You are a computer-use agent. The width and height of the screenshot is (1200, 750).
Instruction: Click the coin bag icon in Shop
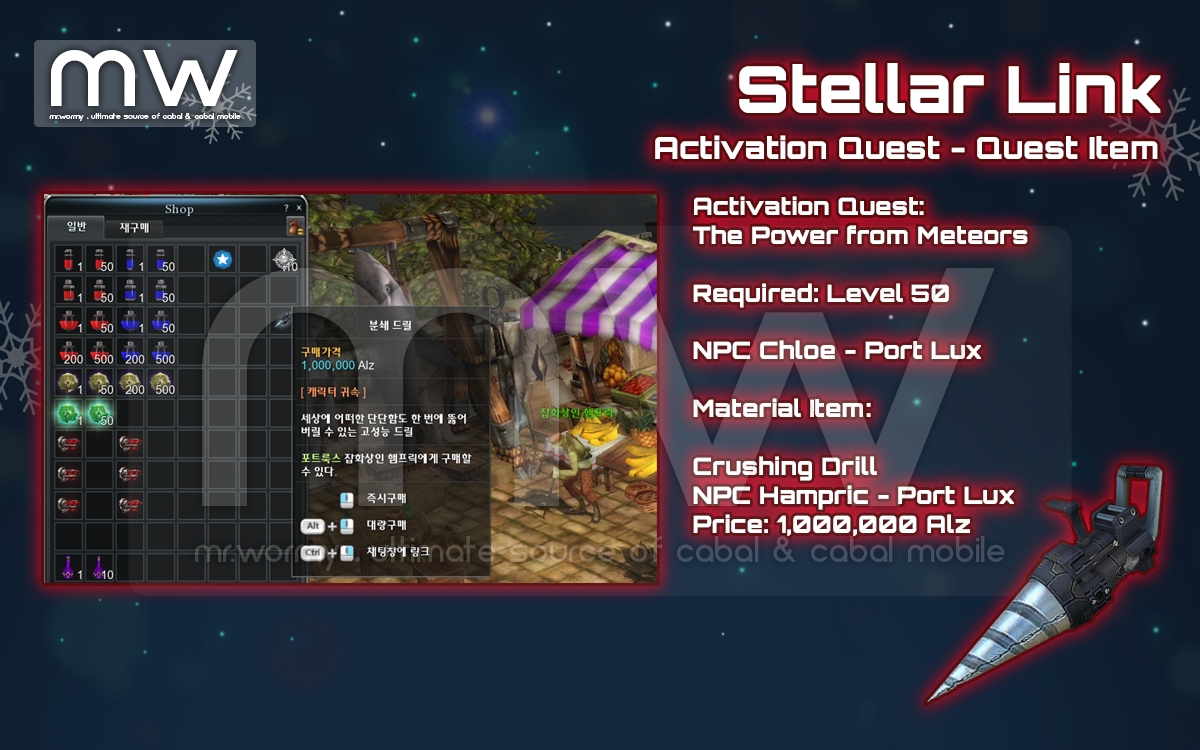(295, 228)
